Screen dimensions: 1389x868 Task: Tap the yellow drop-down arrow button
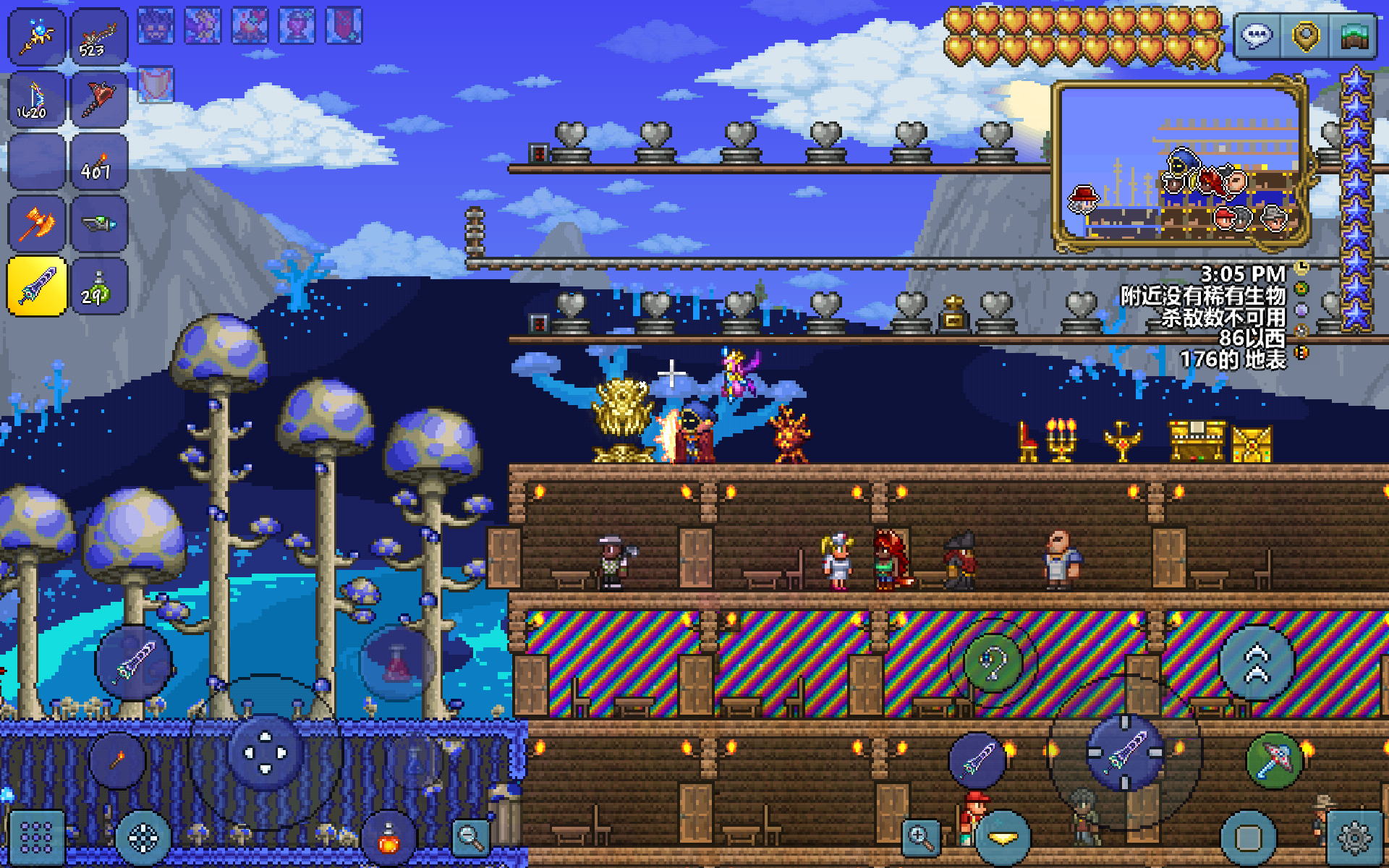click(x=1003, y=838)
